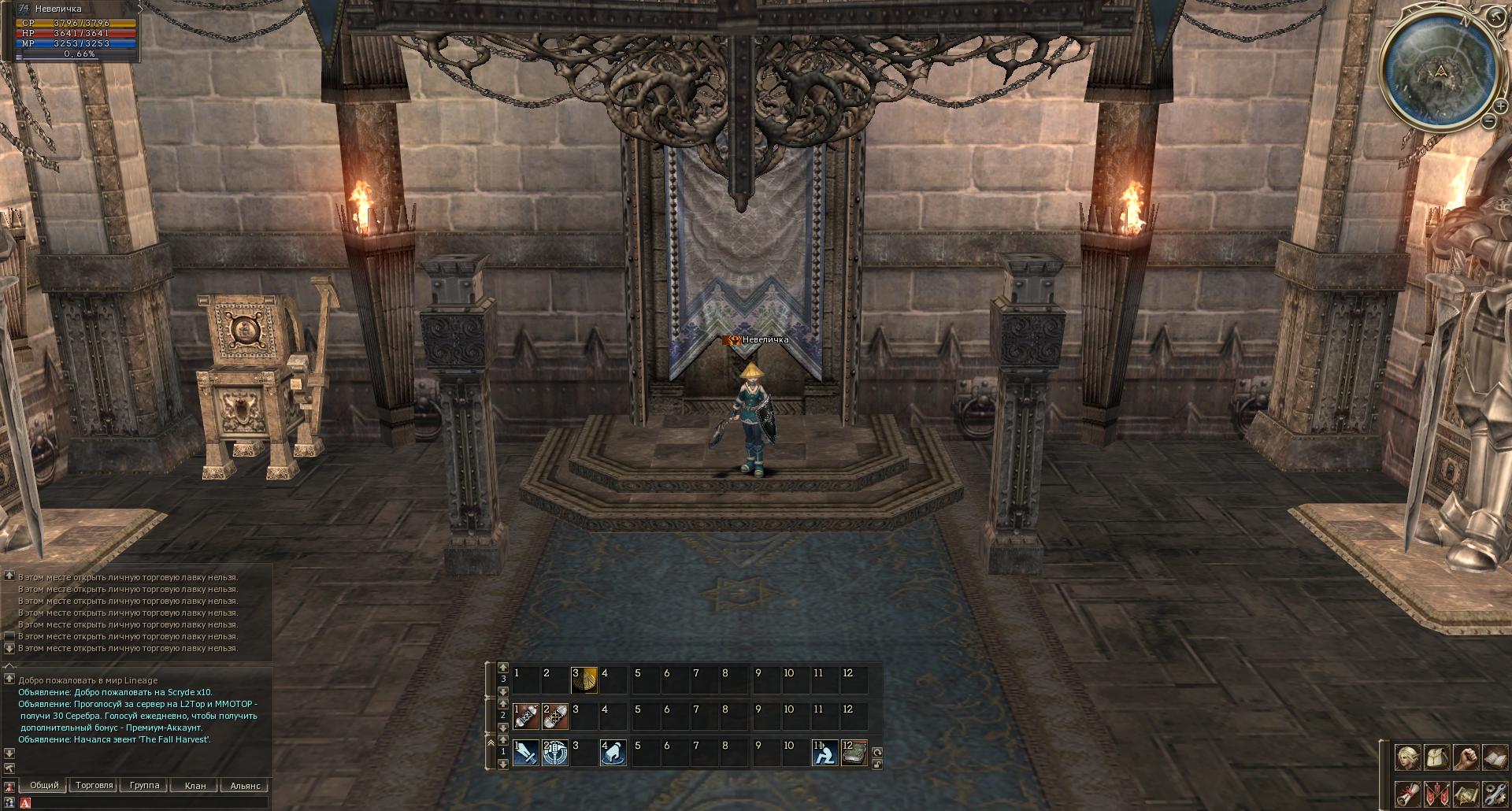Image resolution: width=1512 pixels, height=811 pixels.
Task: Open the inventory bag icon
Action: click(x=1437, y=758)
